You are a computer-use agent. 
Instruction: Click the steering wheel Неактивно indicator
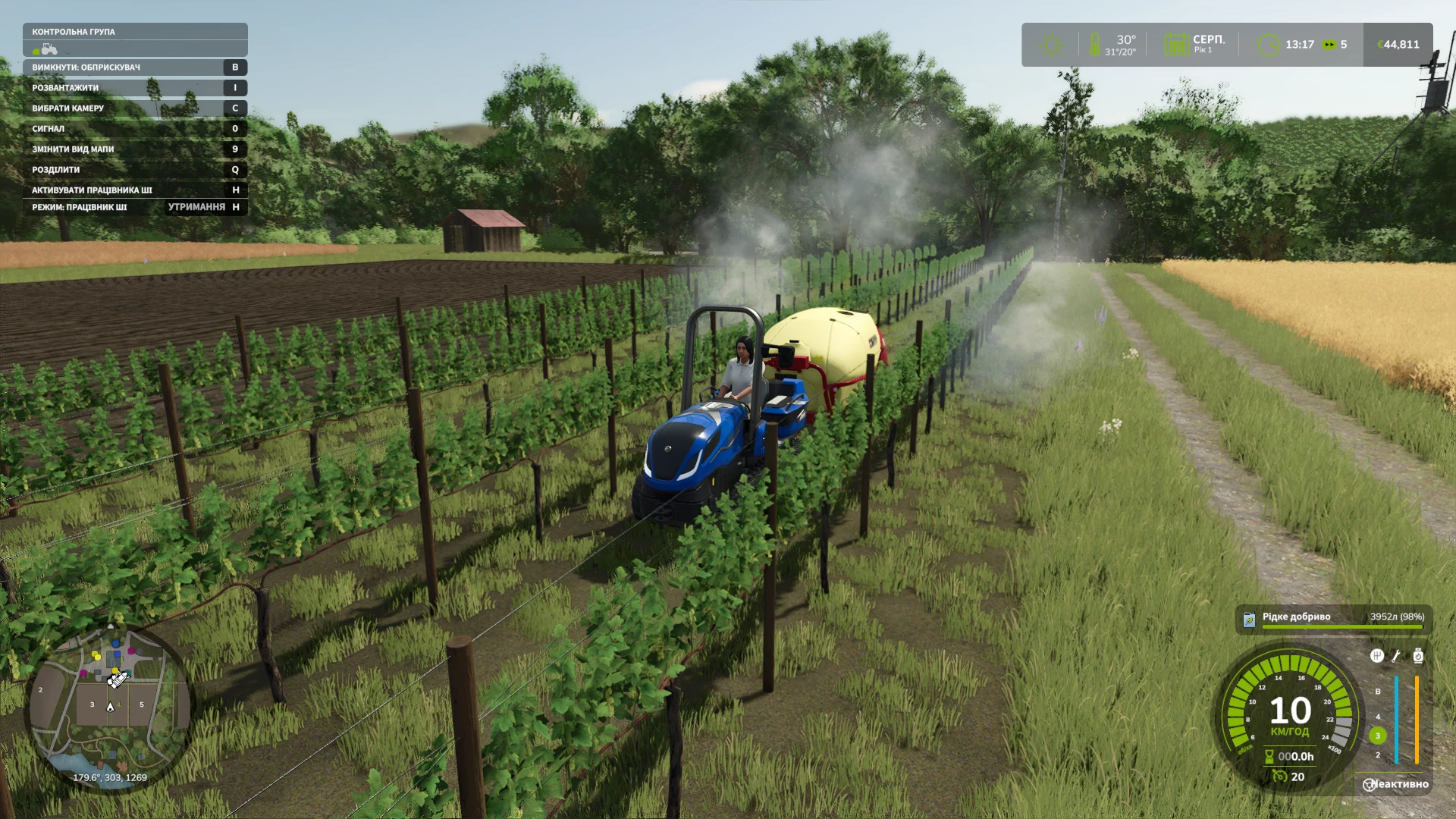1370,785
